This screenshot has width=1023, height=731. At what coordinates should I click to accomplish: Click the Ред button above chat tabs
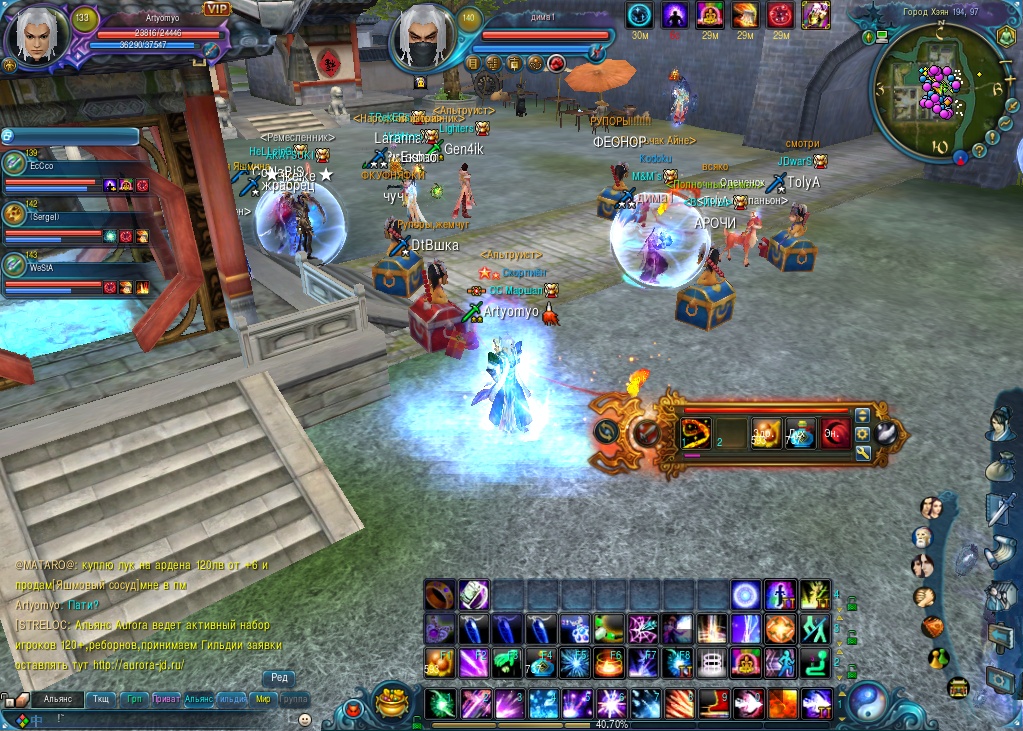pos(279,678)
